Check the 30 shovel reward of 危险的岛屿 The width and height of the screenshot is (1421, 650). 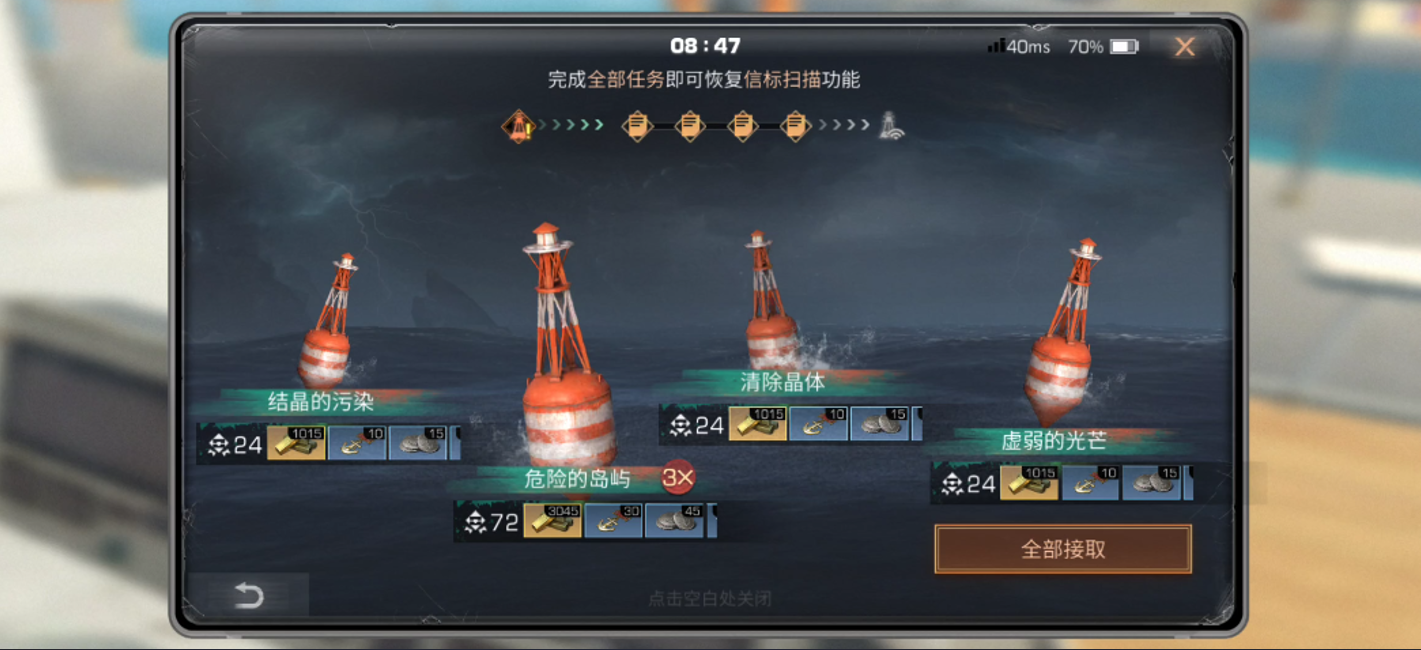tap(613, 521)
